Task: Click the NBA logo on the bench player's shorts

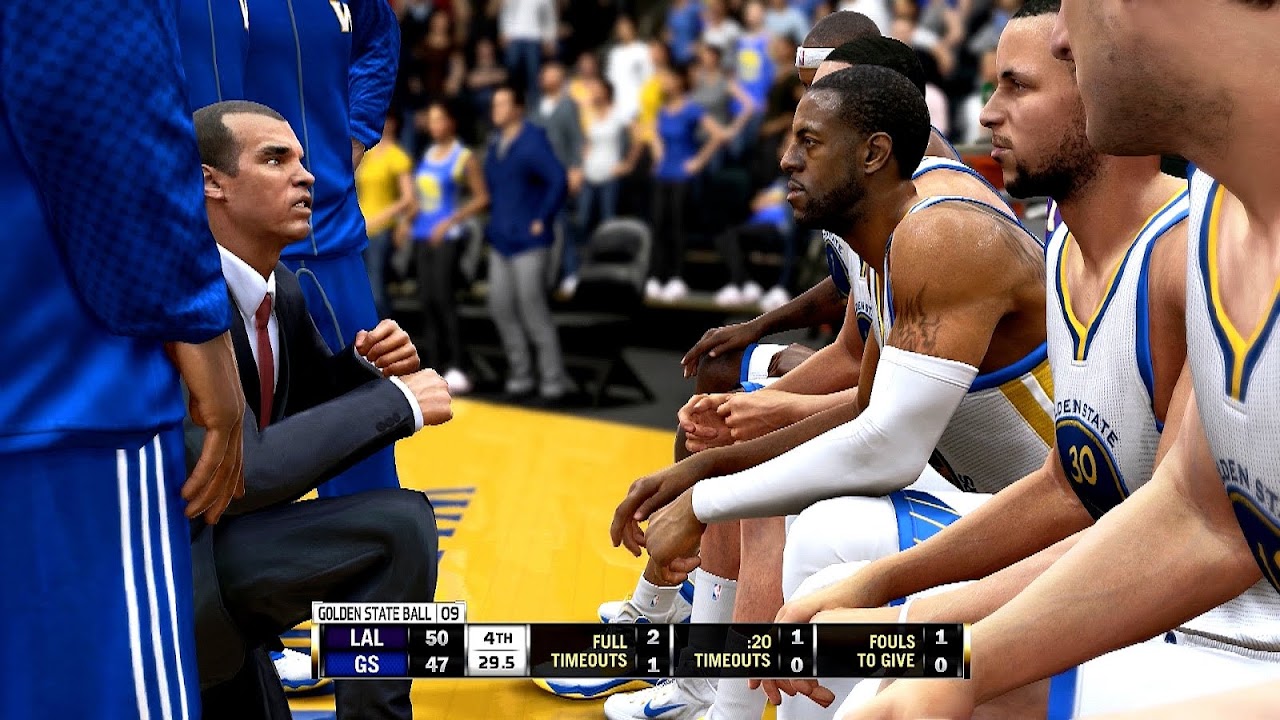Action: [x=718, y=590]
